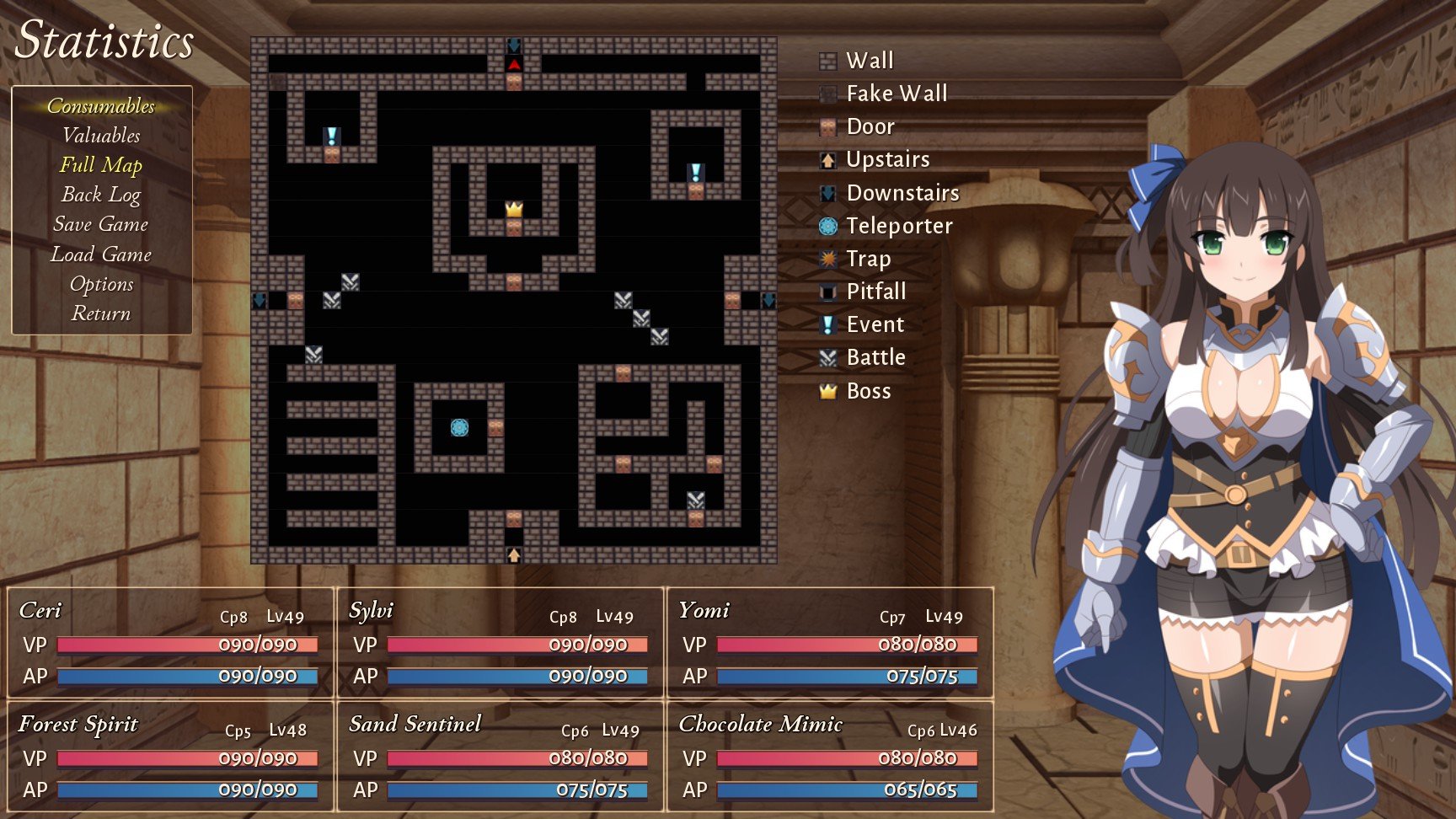This screenshot has width=1456, height=819.
Task: Choose Yomi's party status panel
Action: 830,643
